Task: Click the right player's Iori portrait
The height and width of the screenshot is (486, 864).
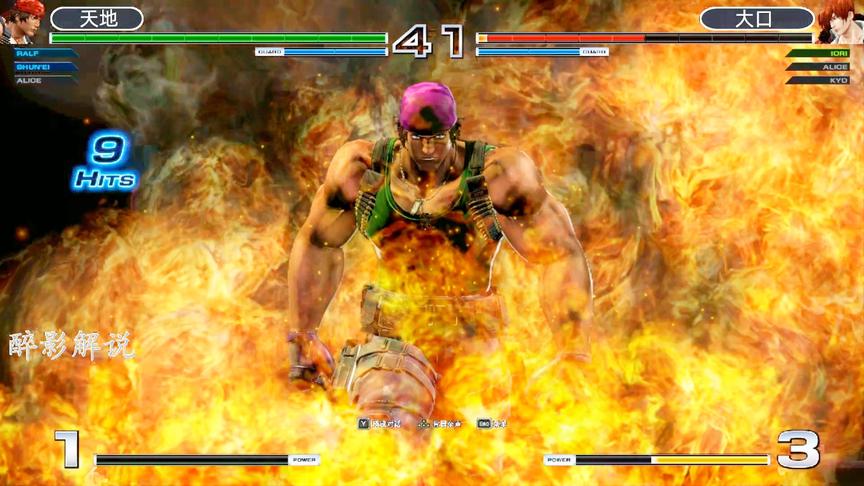Action: click(840, 22)
